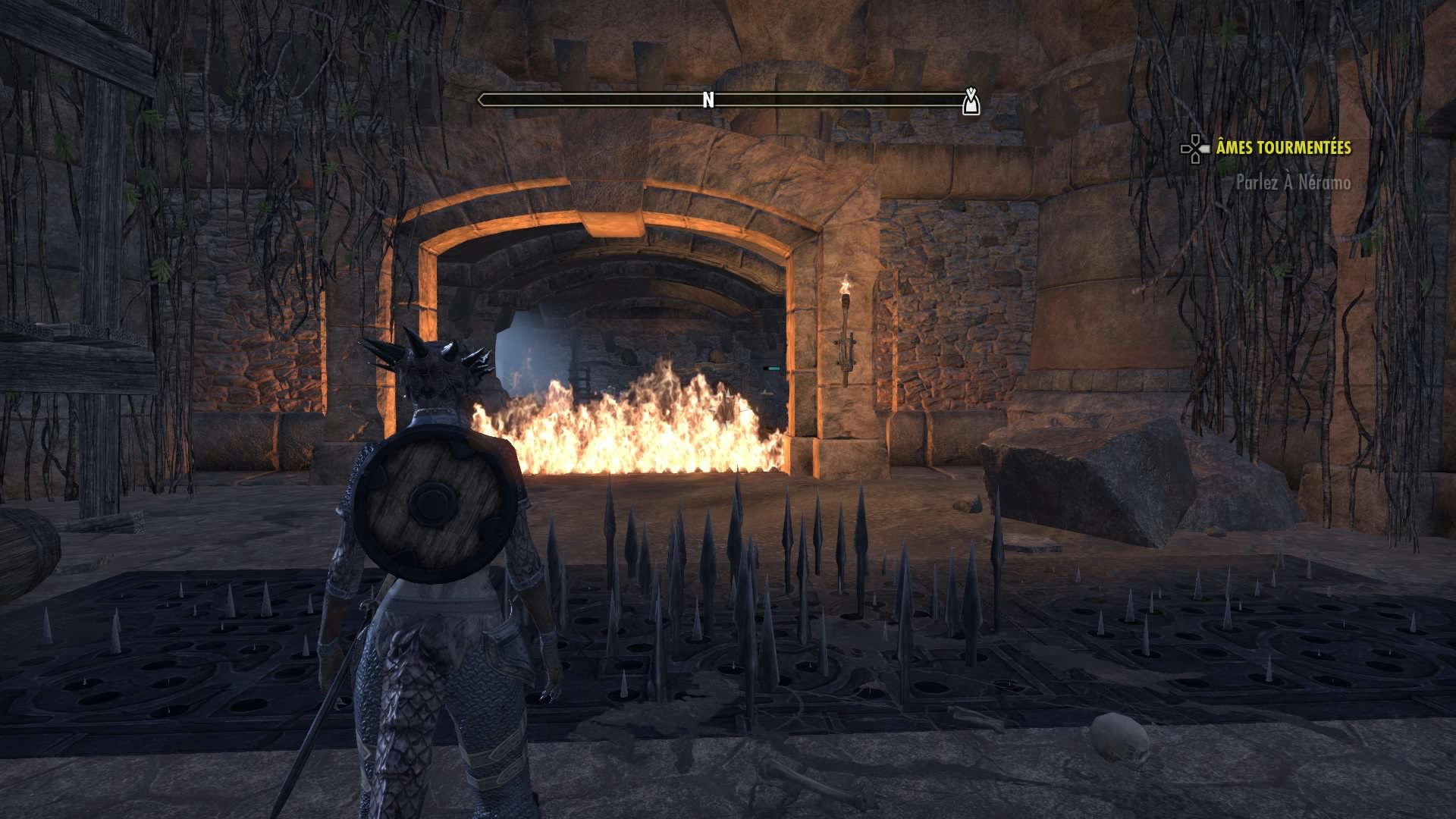
Task: Click the d-pad quest tracker icon
Action: [x=1196, y=149]
